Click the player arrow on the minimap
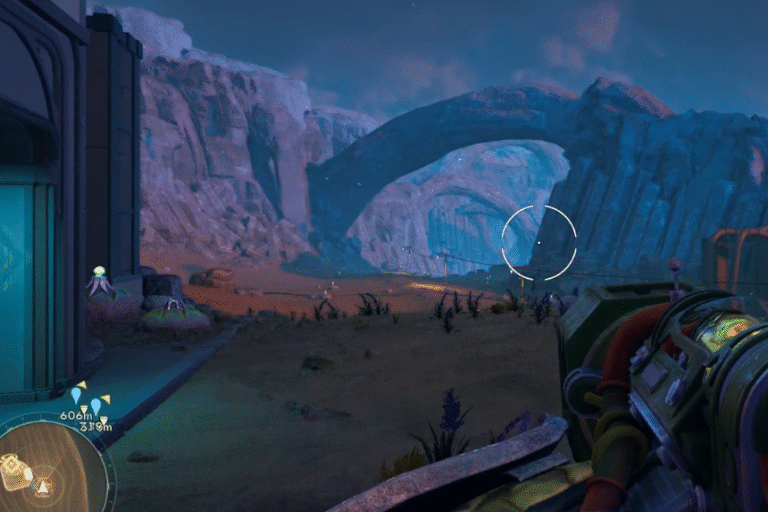This screenshot has height=512, width=768. [x=42, y=487]
